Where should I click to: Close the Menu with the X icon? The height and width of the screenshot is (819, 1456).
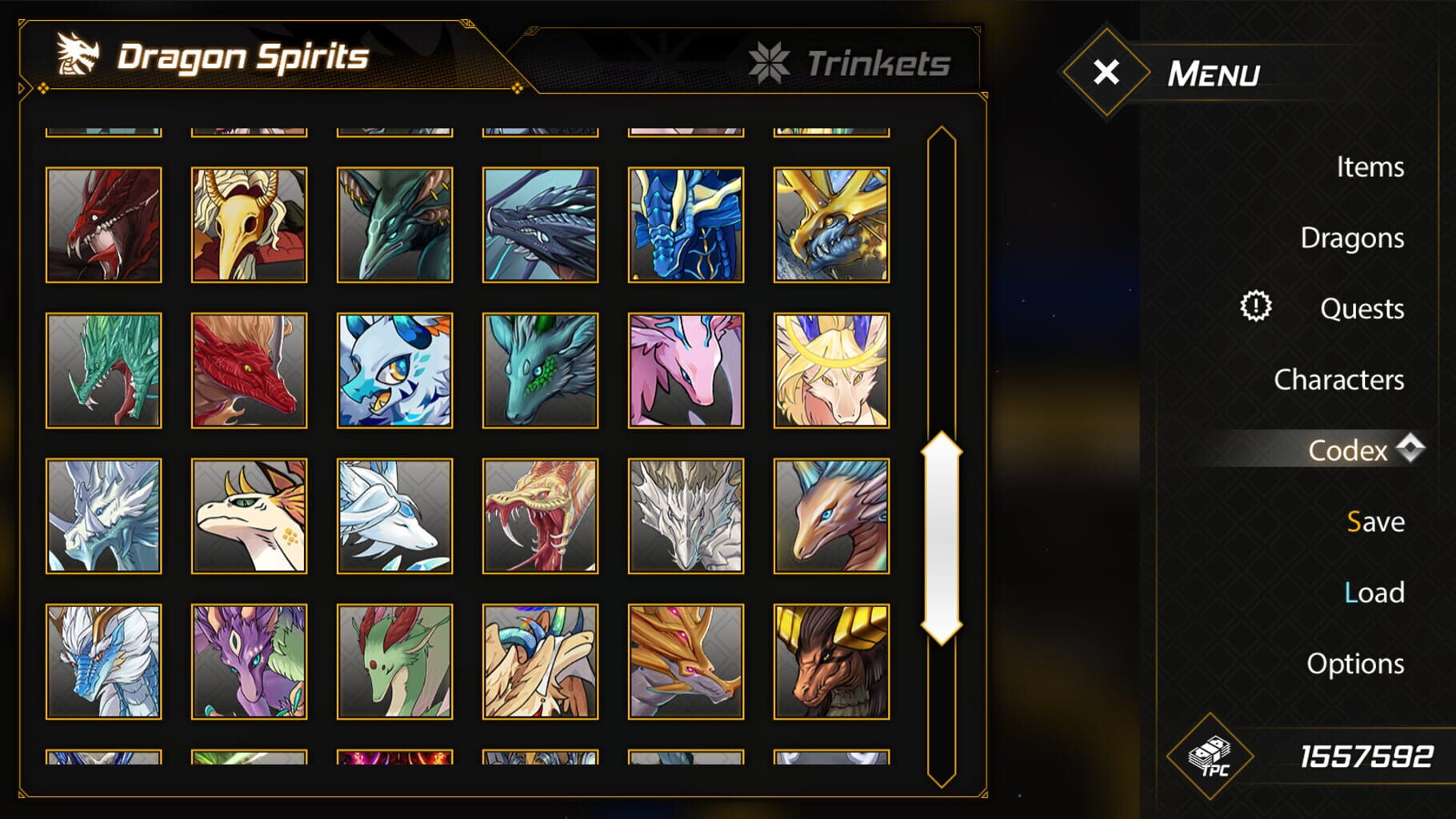(1106, 74)
